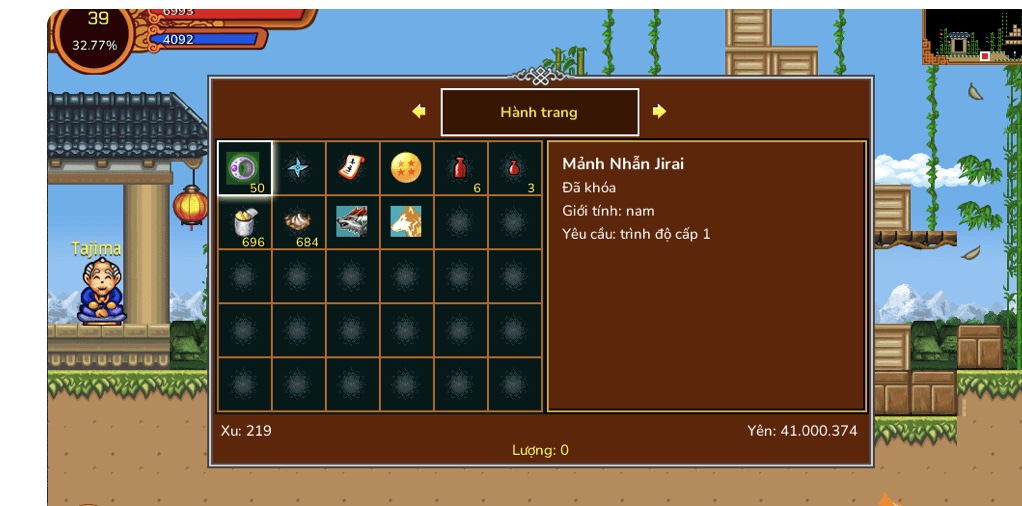Choose the orange-white wolf item
Image resolution: width=1022 pixels, height=506 pixels.
(406, 222)
